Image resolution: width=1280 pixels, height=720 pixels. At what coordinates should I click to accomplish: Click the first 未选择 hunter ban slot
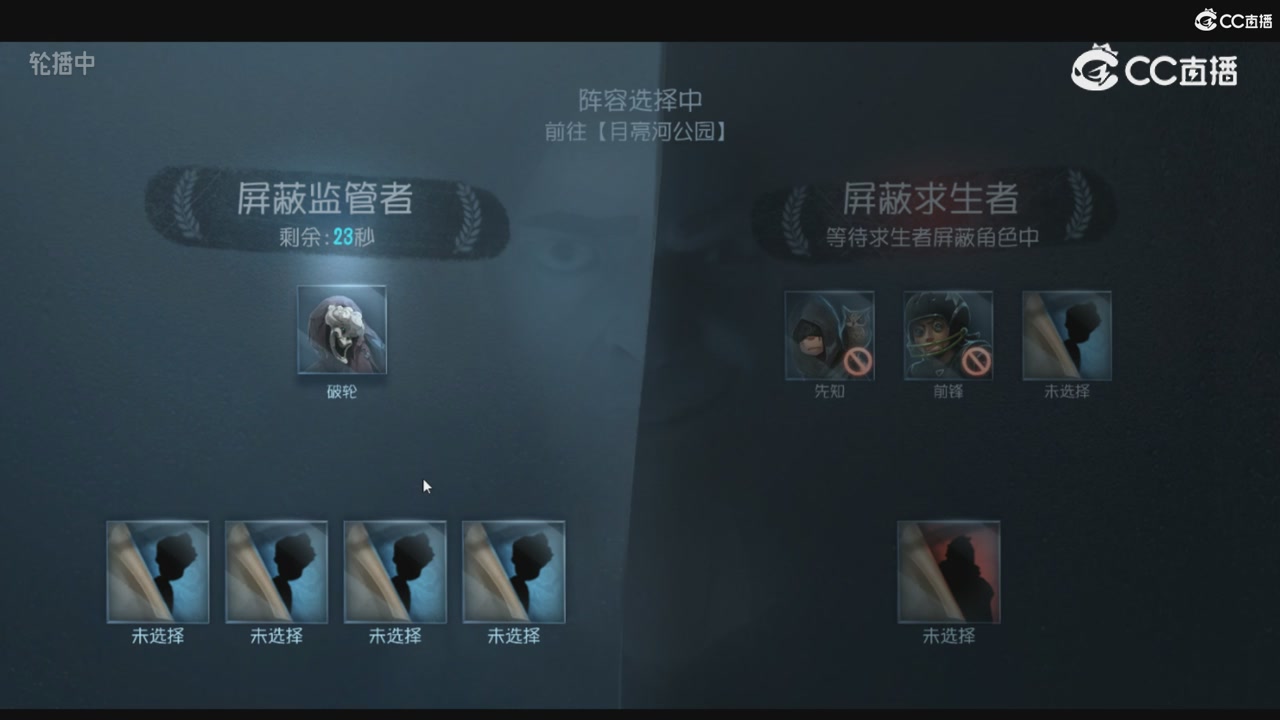(x=157, y=570)
